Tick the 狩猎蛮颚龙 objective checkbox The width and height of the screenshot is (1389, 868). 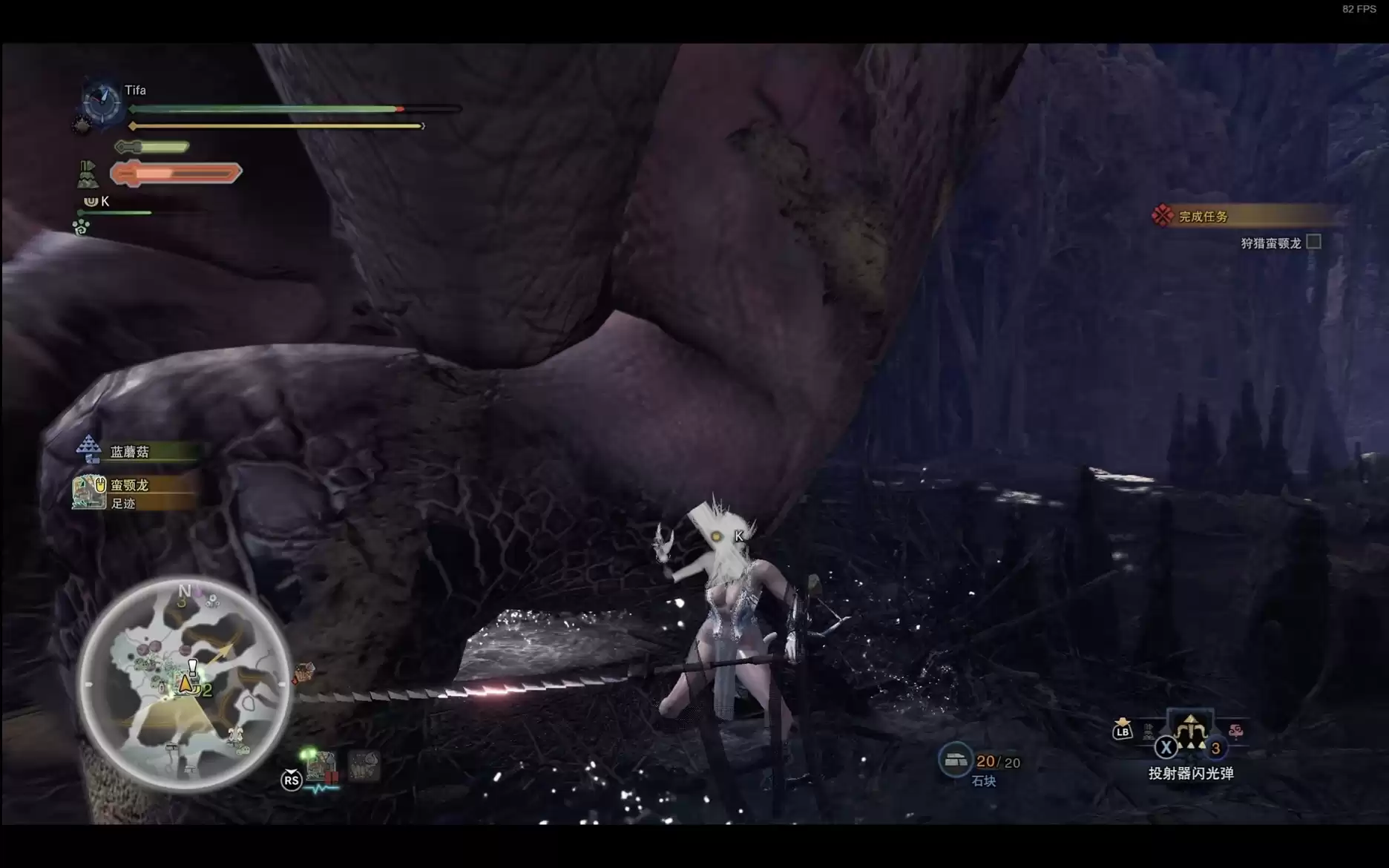pos(1313,242)
